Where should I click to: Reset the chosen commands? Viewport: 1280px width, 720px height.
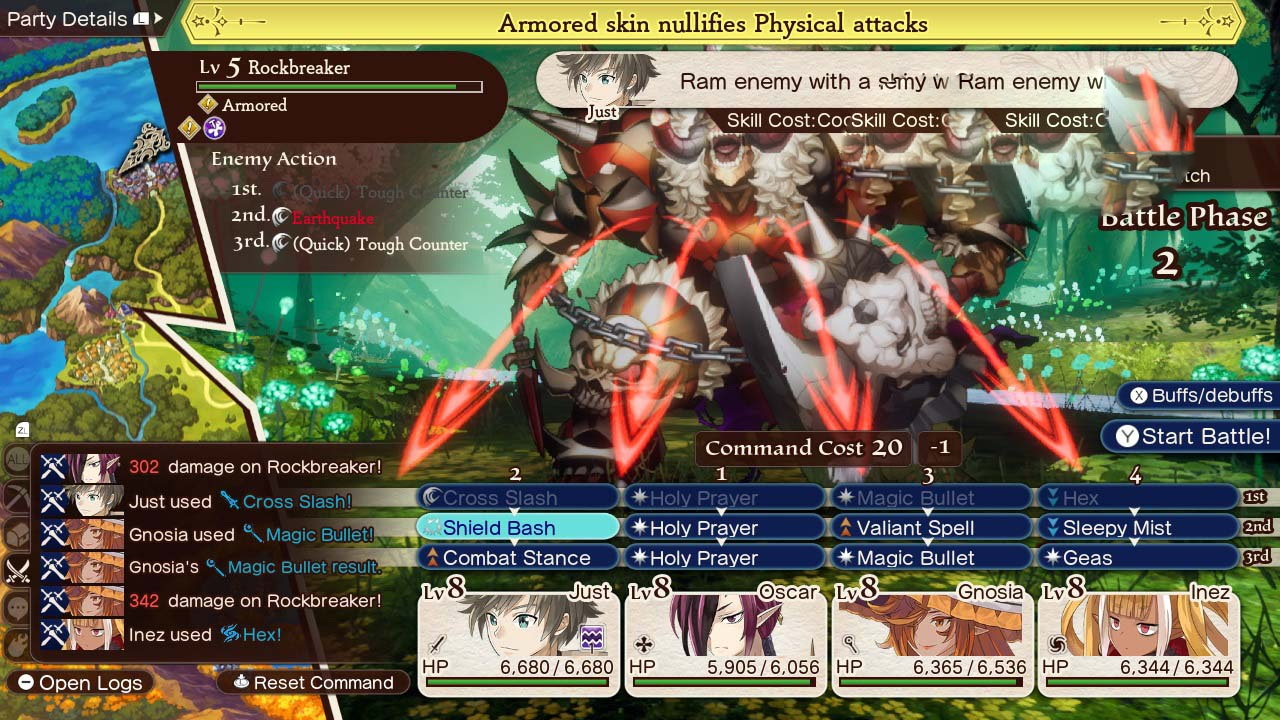(x=313, y=683)
